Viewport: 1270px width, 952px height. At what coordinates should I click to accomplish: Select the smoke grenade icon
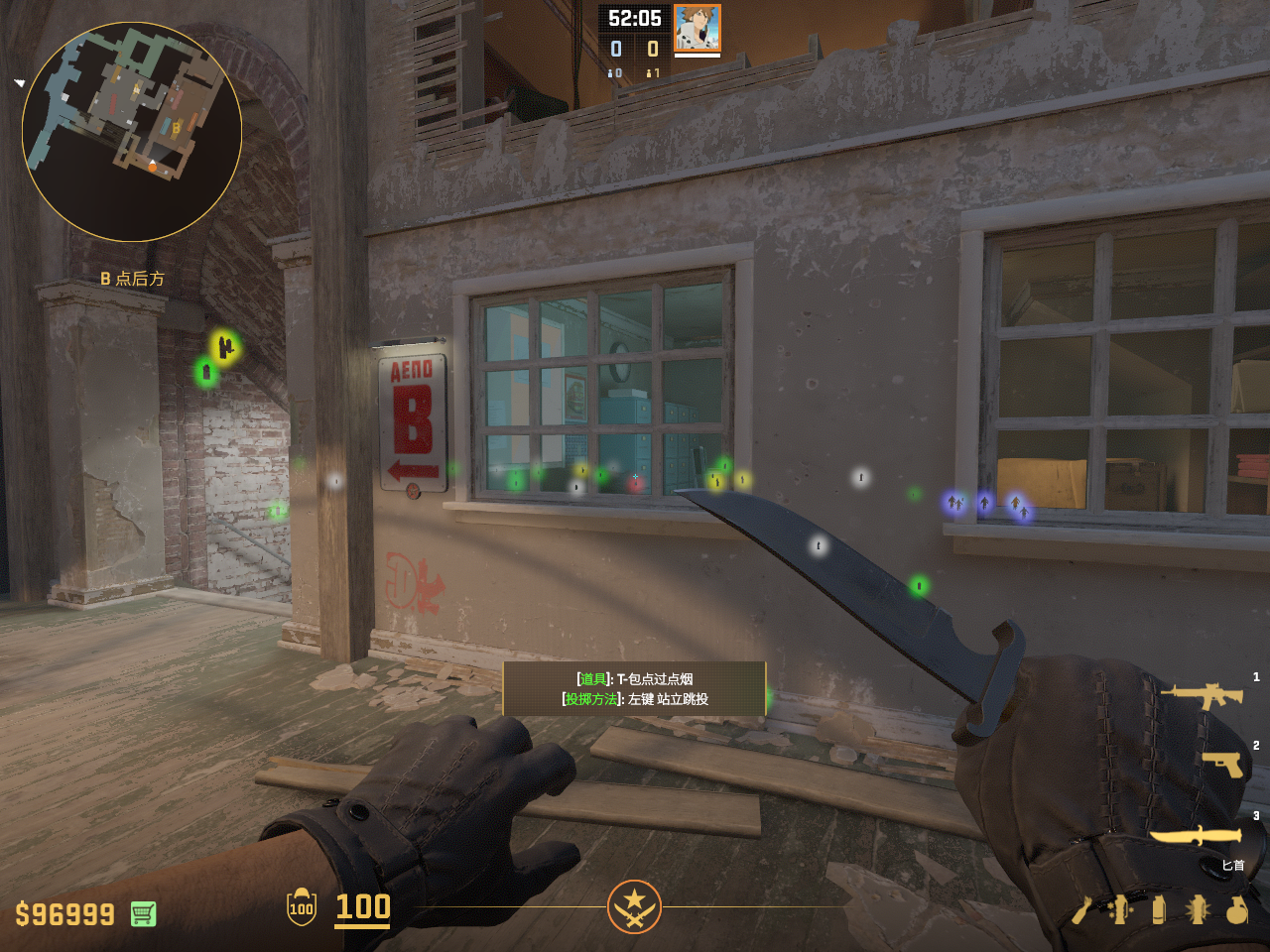coord(1159,909)
